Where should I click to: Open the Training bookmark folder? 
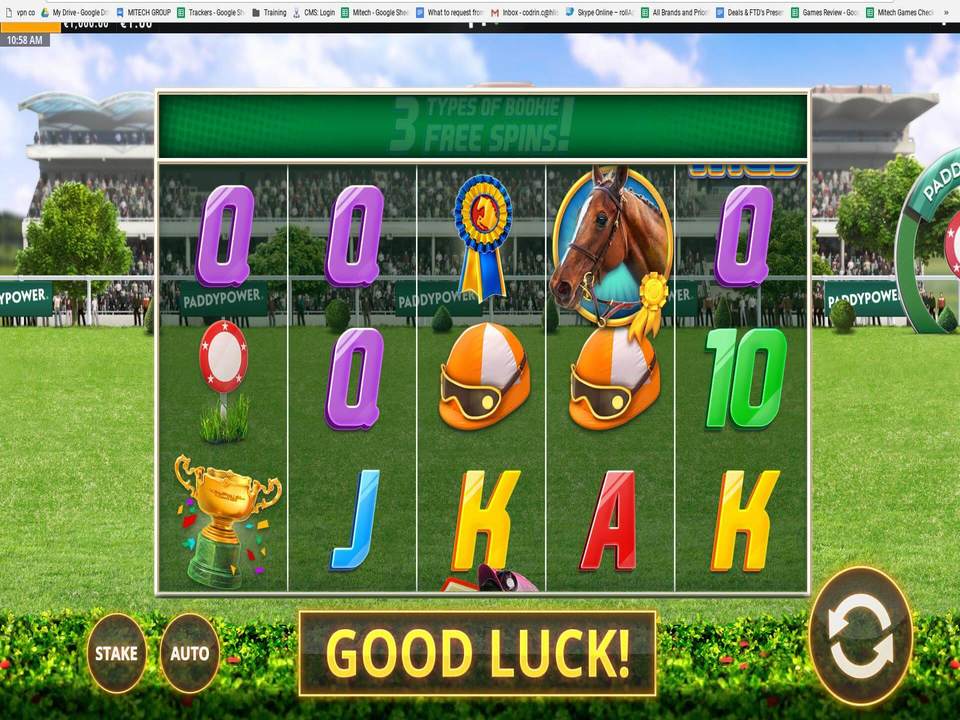coord(269,13)
